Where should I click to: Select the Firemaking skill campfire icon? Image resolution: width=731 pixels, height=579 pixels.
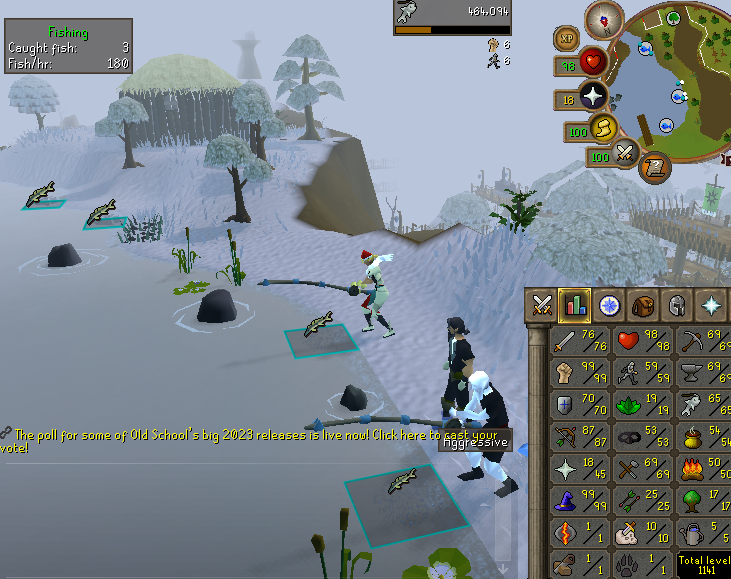click(x=690, y=468)
